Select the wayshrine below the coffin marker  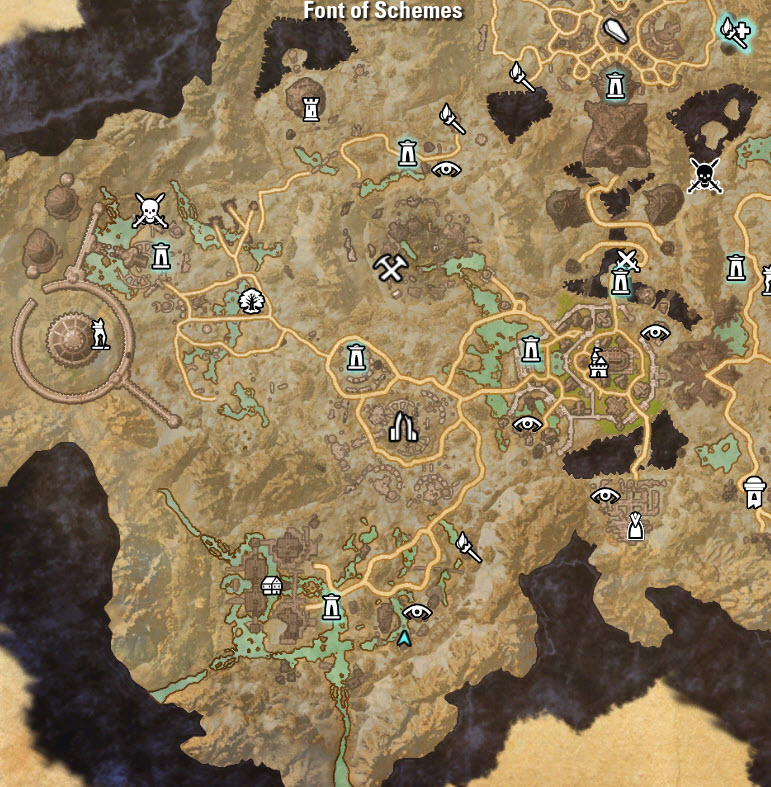click(x=615, y=84)
